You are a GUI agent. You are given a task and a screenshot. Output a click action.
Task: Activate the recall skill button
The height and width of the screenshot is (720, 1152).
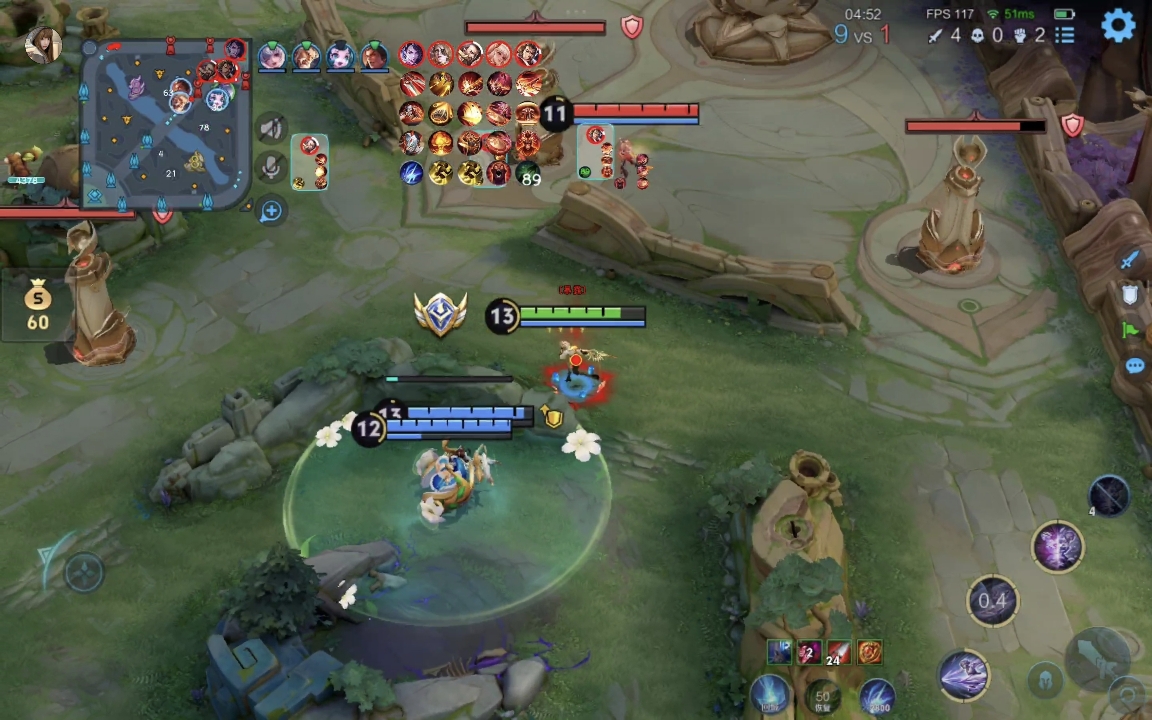[770, 695]
